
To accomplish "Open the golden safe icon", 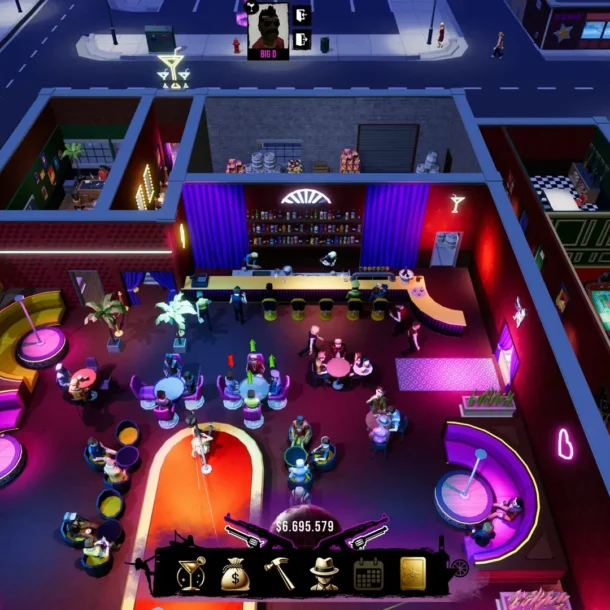I will point(413,573).
